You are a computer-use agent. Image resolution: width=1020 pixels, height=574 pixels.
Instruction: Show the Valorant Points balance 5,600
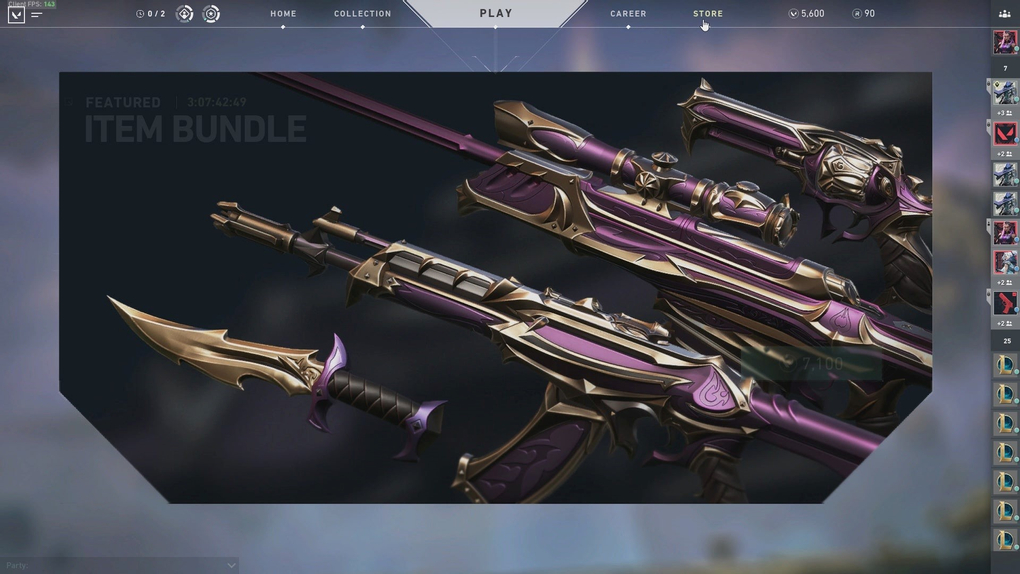[x=806, y=14]
